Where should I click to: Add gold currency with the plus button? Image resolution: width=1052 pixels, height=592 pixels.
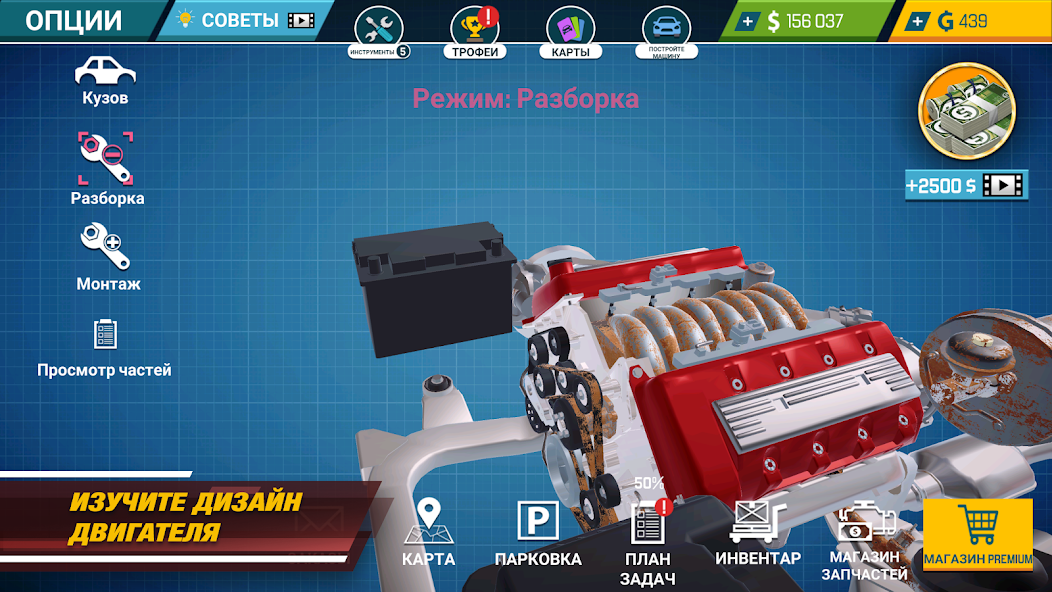[918, 21]
